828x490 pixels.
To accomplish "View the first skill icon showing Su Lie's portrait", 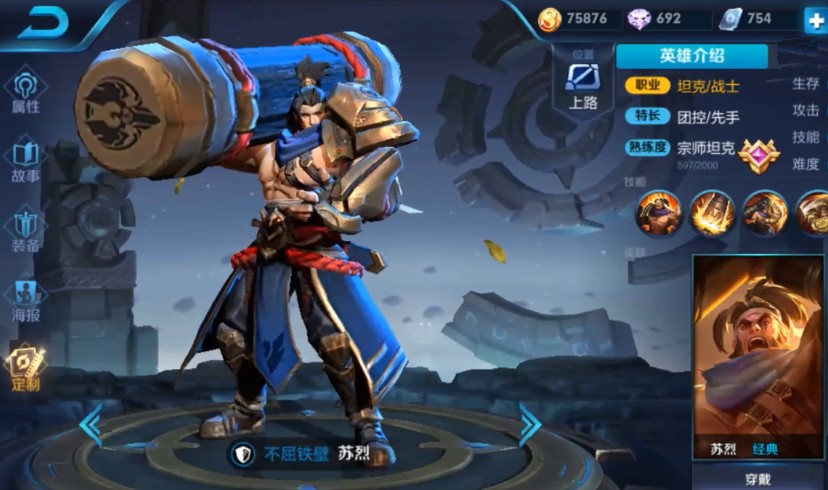I will [658, 211].
